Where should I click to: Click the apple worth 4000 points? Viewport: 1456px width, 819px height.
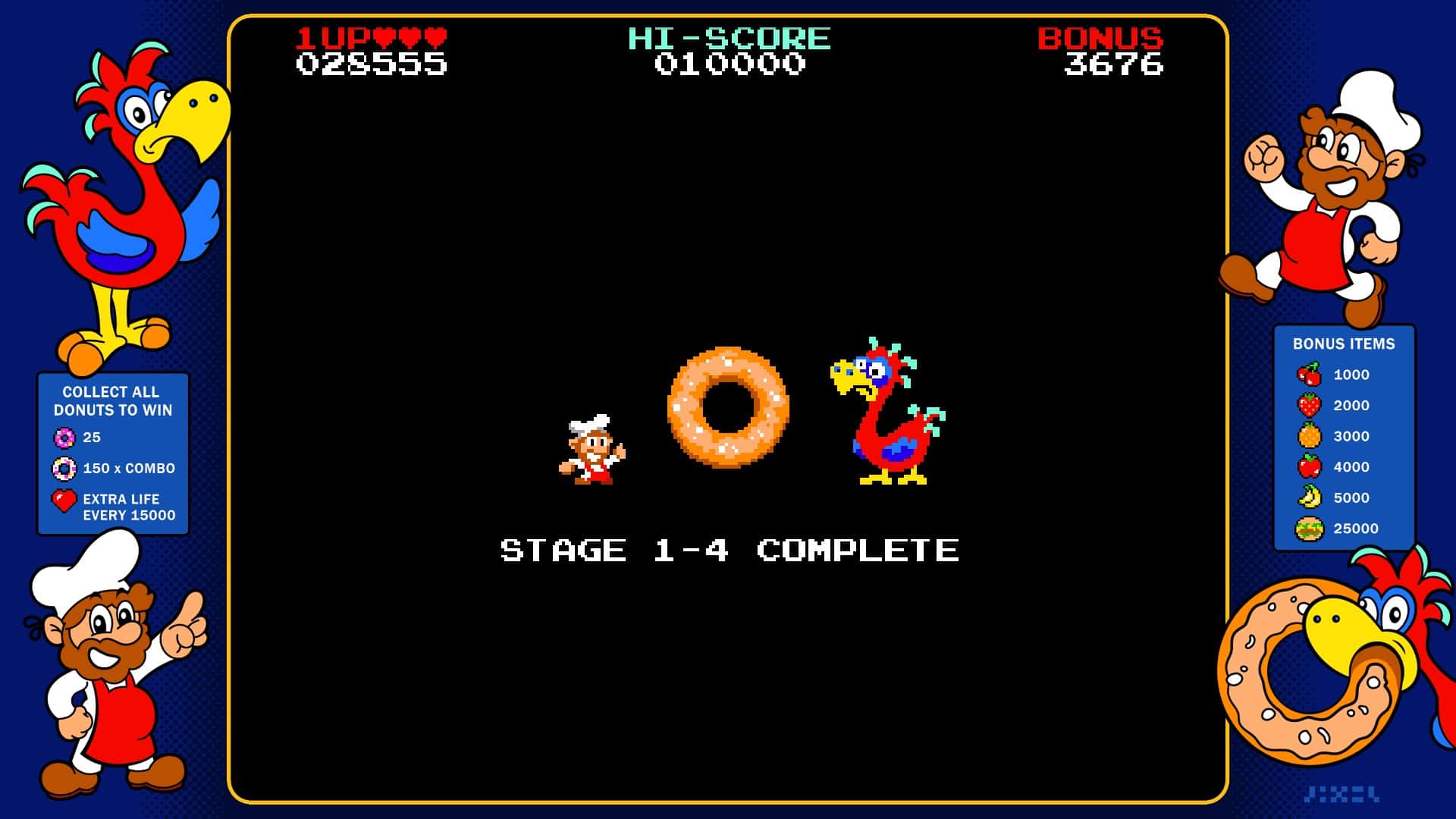(1309, 467)
